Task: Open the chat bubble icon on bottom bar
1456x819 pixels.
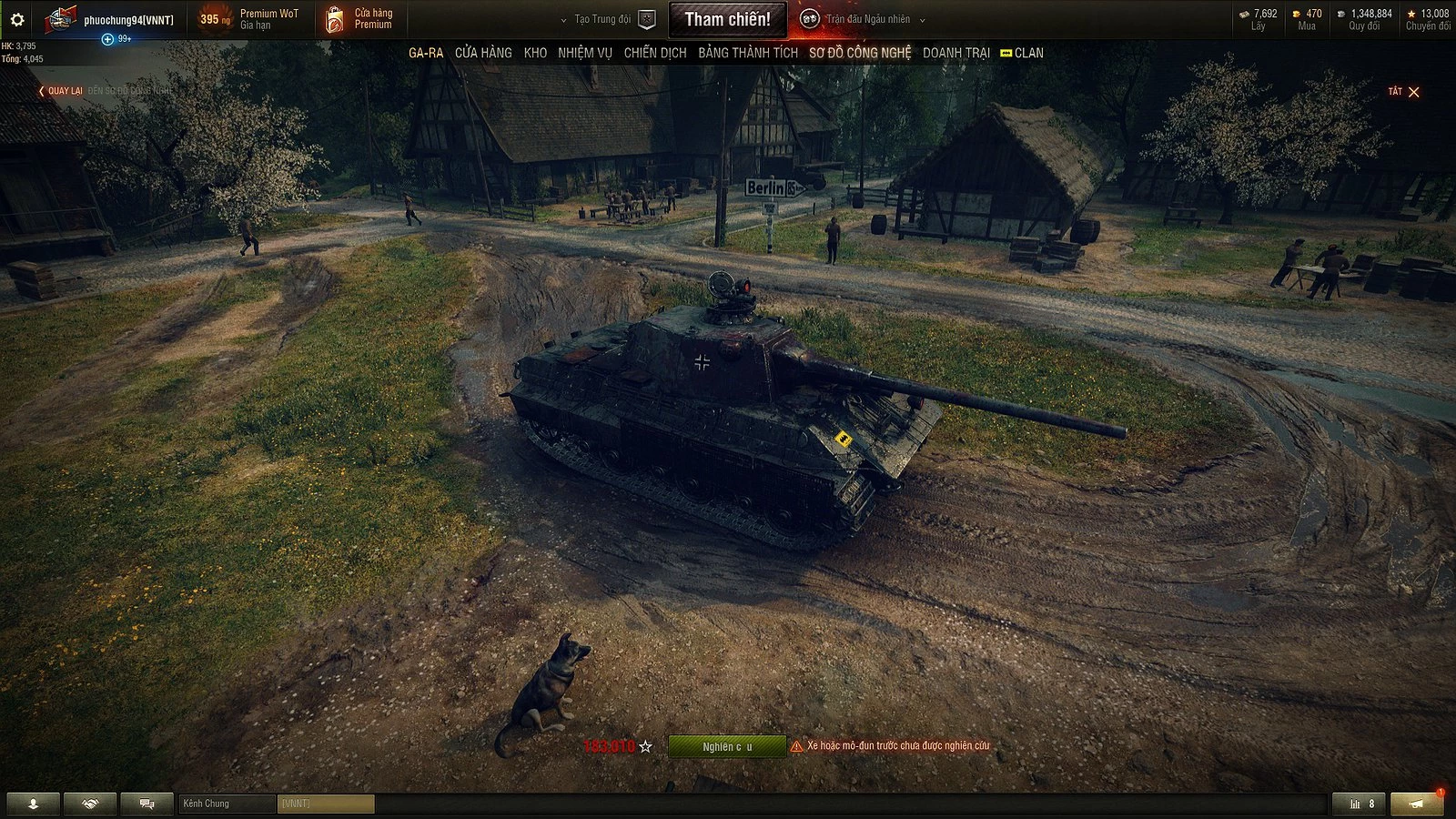Action: coord(146,804)
